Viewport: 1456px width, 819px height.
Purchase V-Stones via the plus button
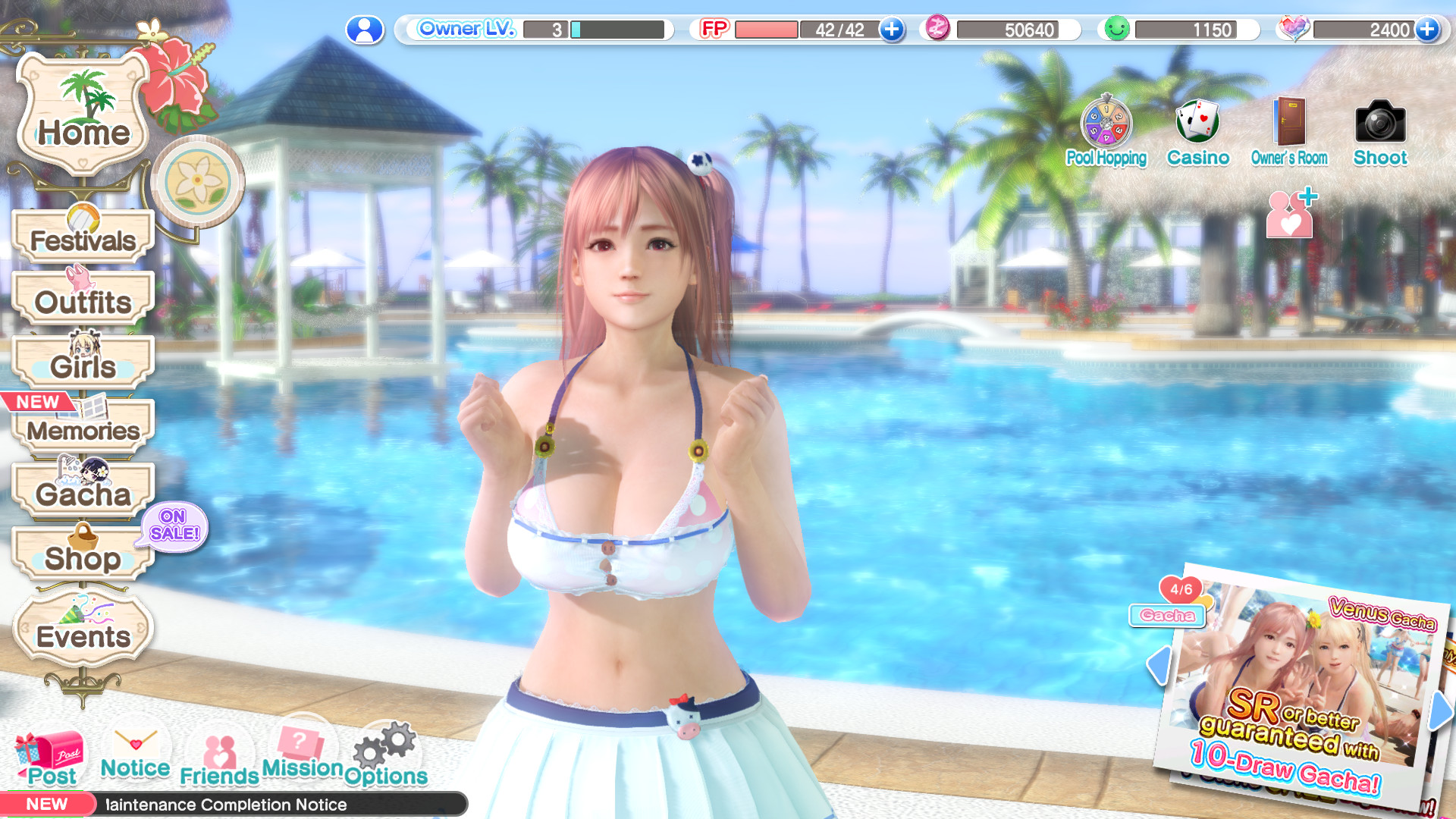[x=1428, y=30]
